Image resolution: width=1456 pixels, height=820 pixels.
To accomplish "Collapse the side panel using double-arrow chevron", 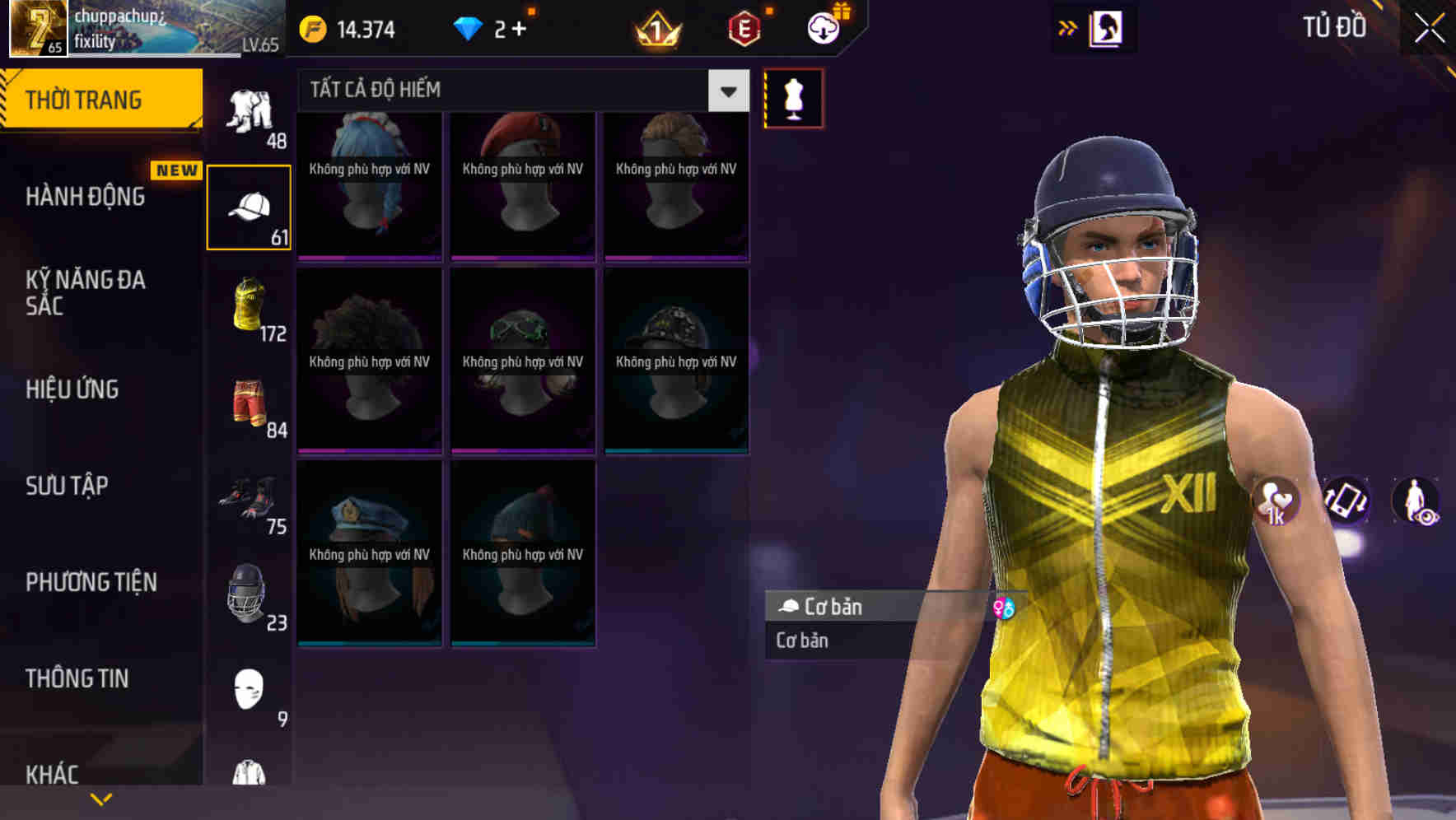I will pyautogui.click(x=1068, y=27).
